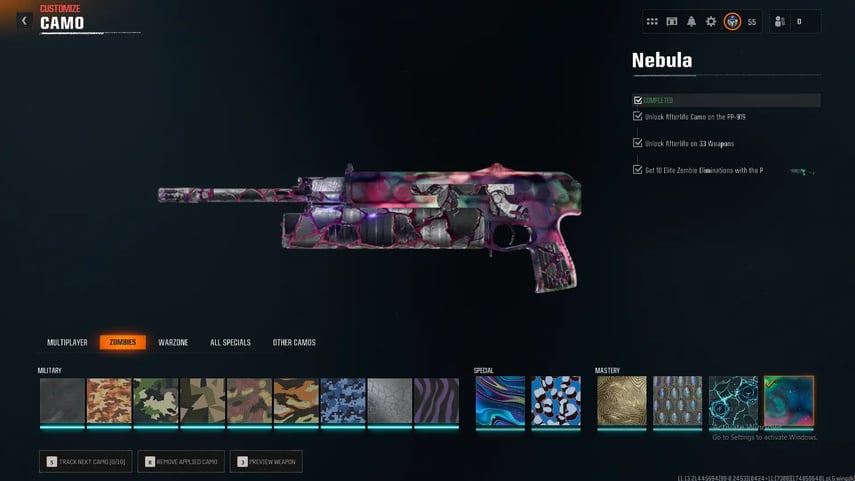Open the Warzone camo tab
Viewport: 855px width, 481px height.
(173, 343)
